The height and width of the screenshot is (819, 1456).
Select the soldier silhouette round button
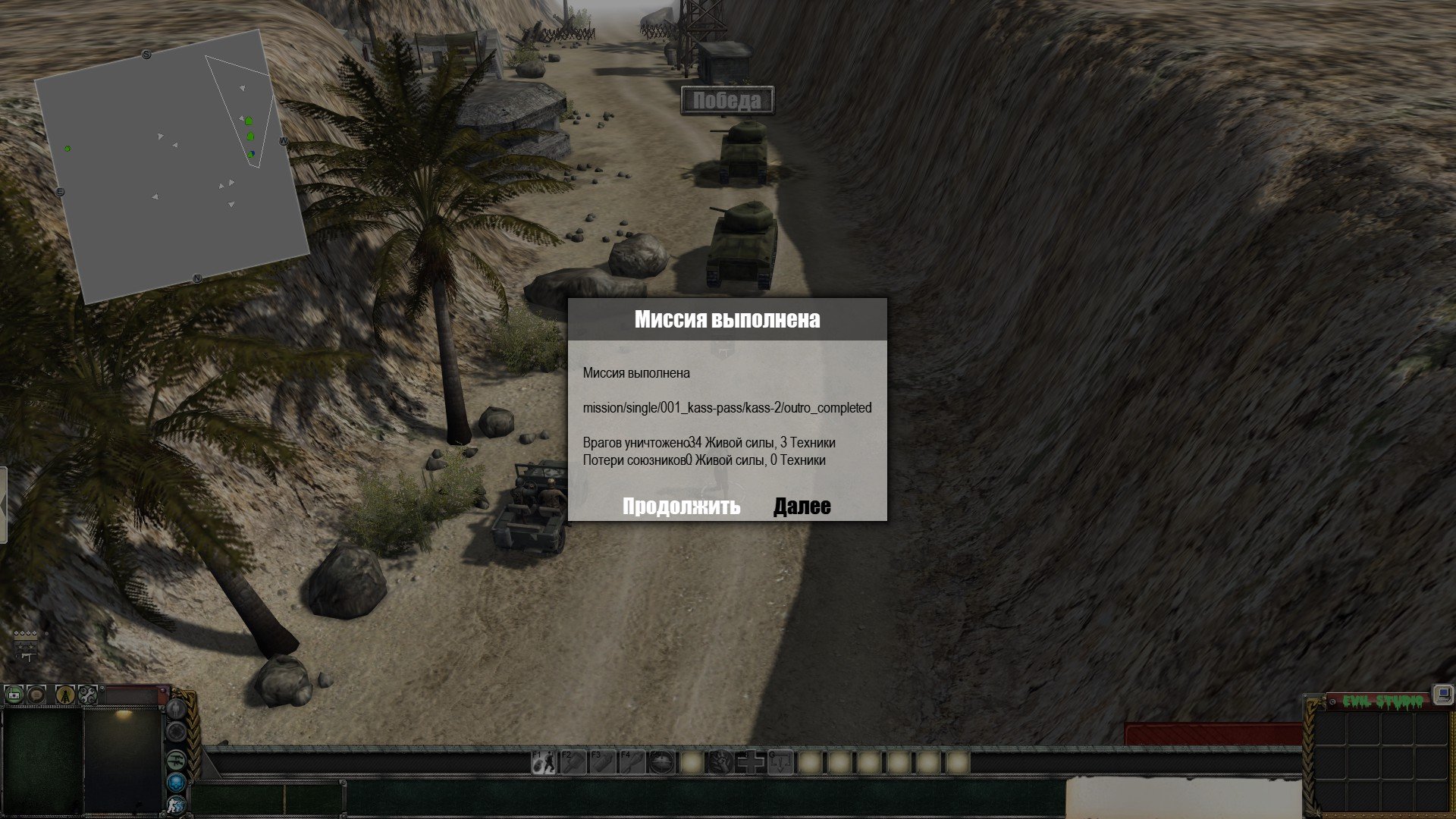coord(176,709)
